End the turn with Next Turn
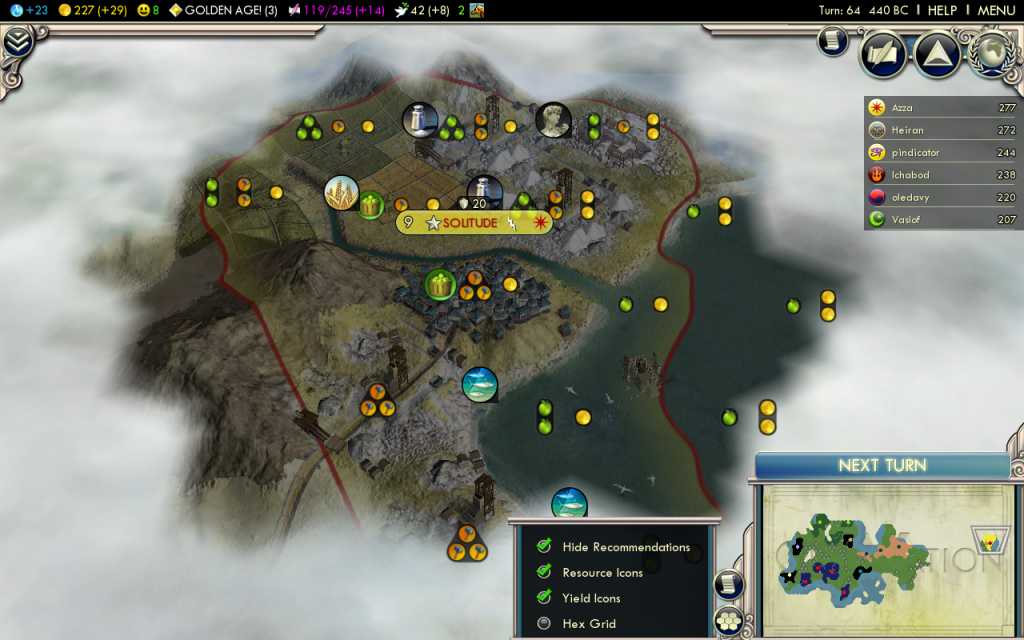Image resolution: width=1024 pixels, height=640 pixels. click(x=881, y=465)
